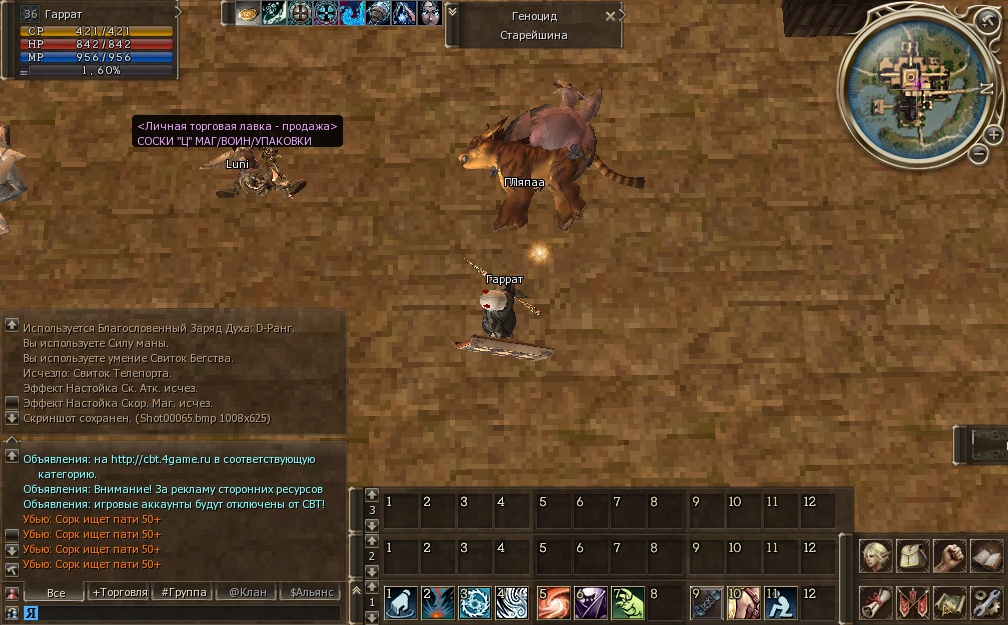
Task: Use the sitting figure action in slot 11
Action: [781, 602]
